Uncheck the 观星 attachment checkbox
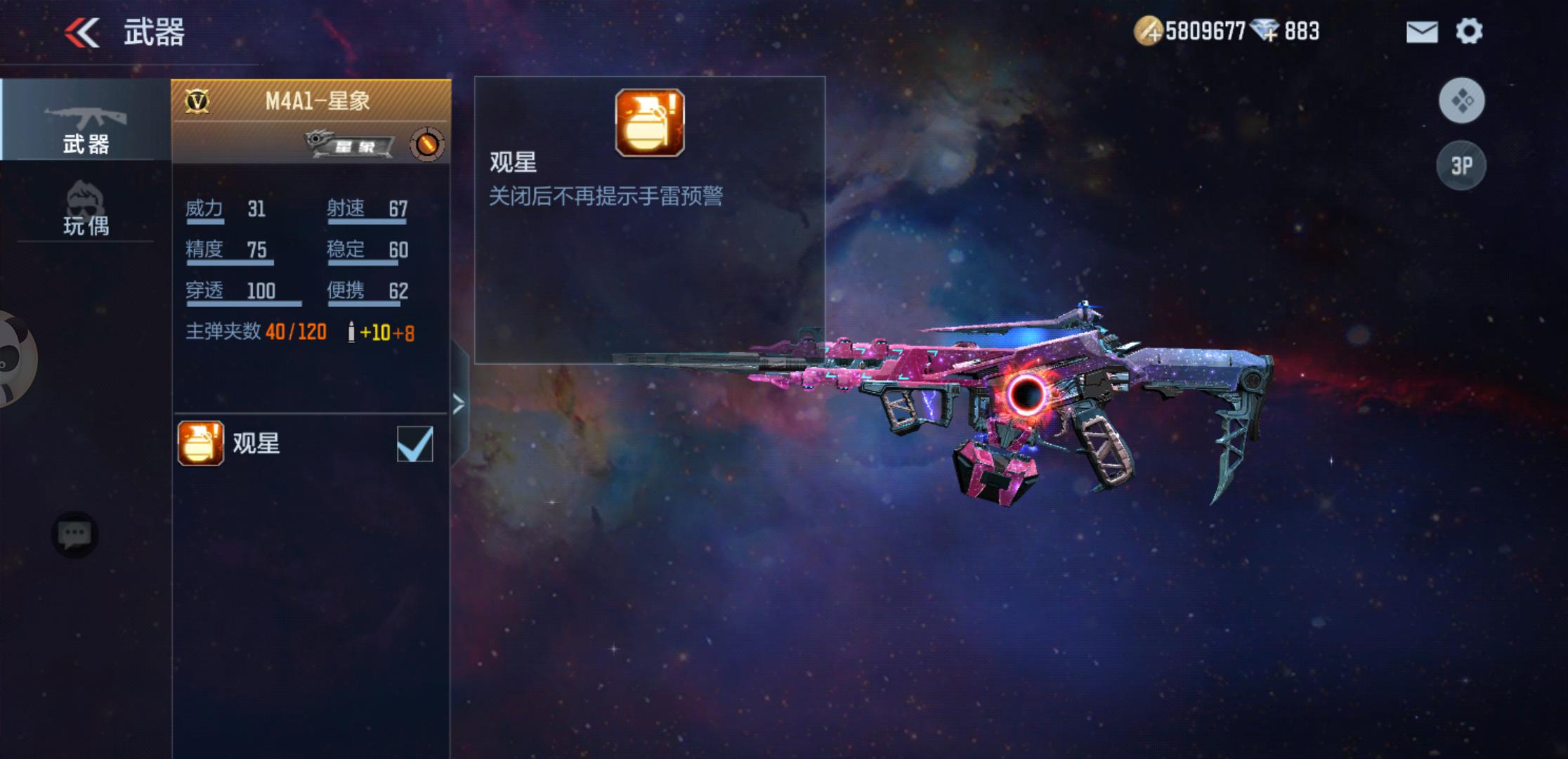The width and height of the screenshot is (1568, 759). [x=417, y=442]
